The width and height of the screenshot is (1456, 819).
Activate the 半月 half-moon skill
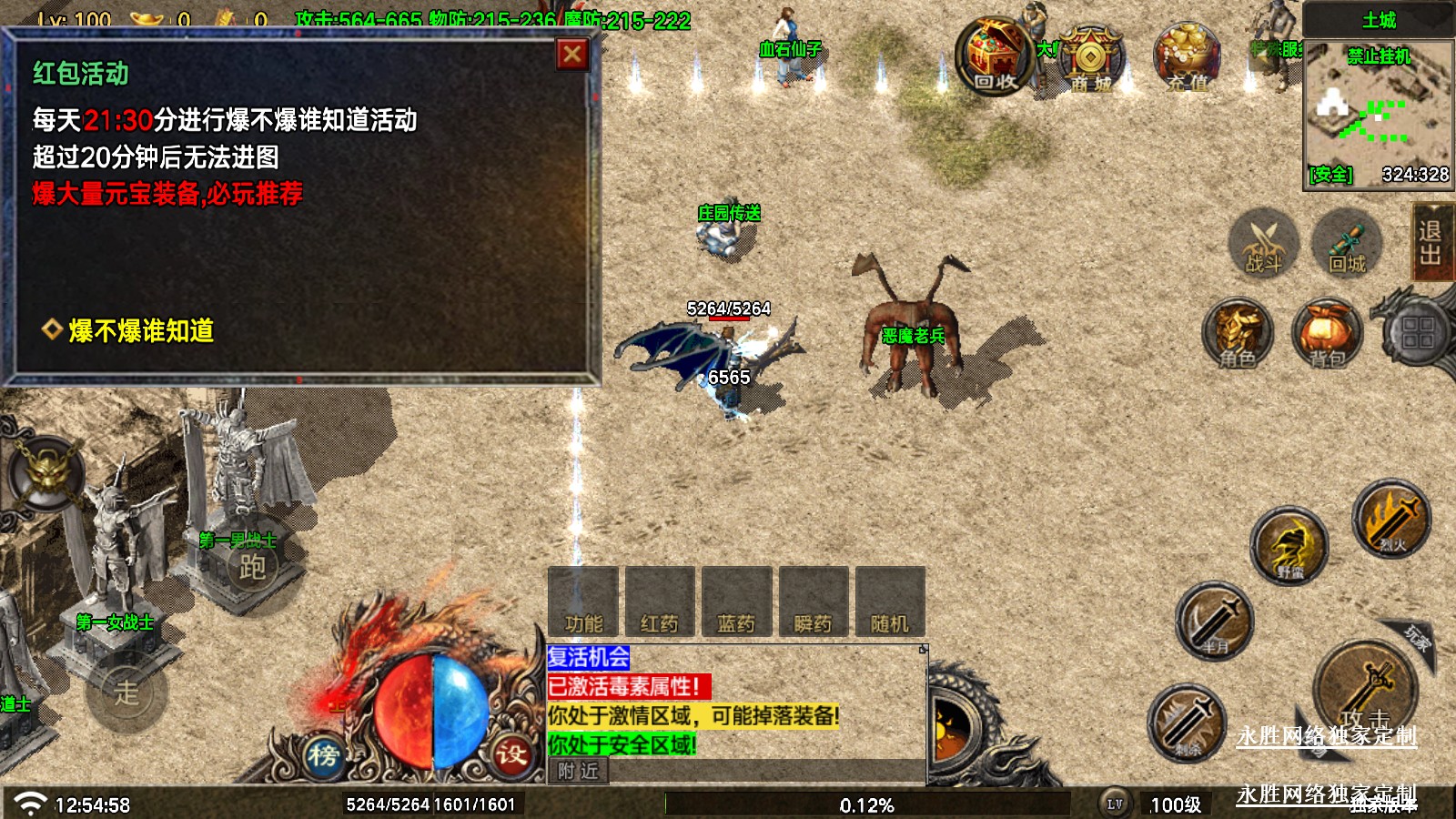tap(1215, 621)
